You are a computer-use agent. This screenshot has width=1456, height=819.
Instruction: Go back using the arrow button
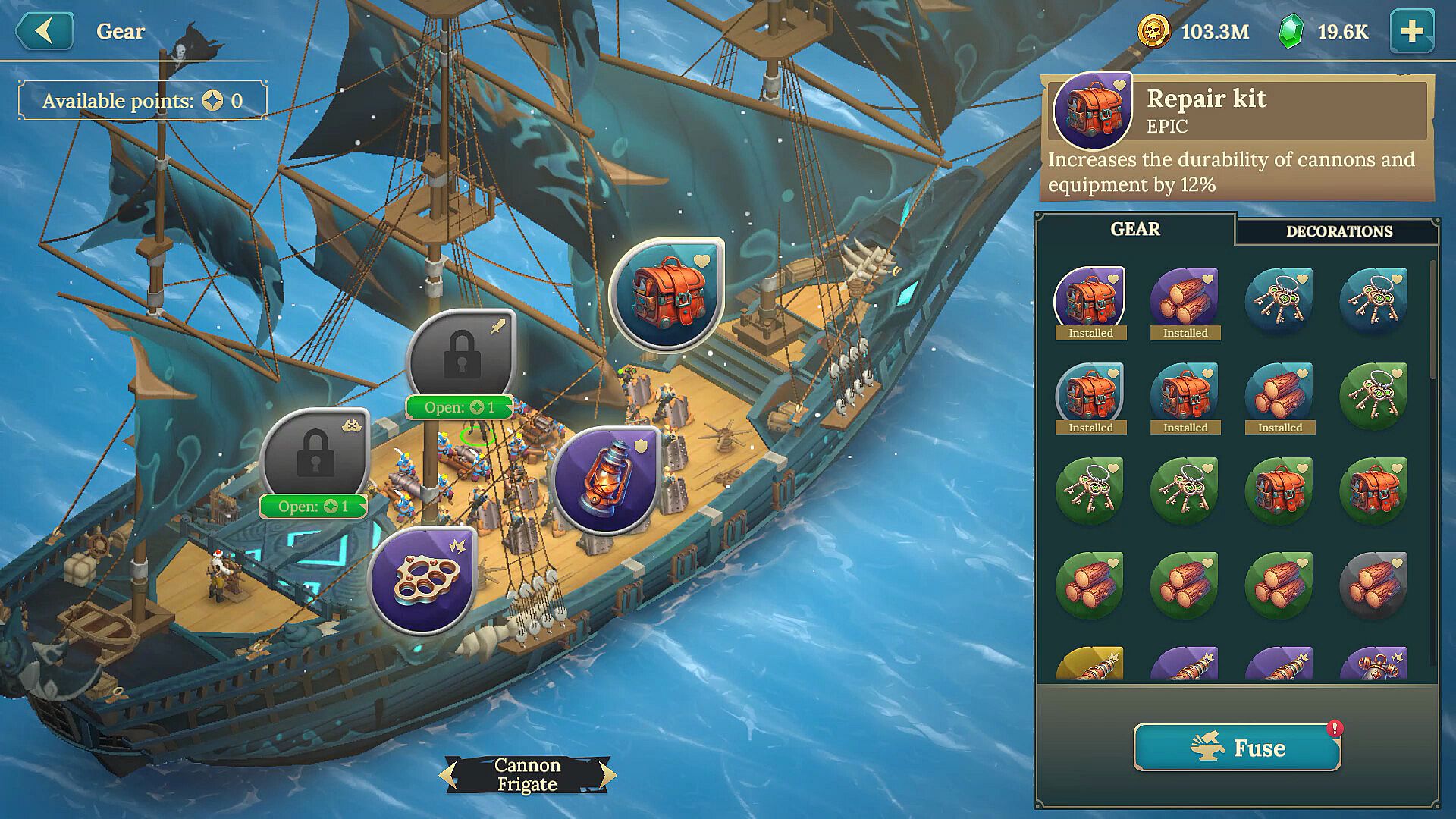[44, 31]
